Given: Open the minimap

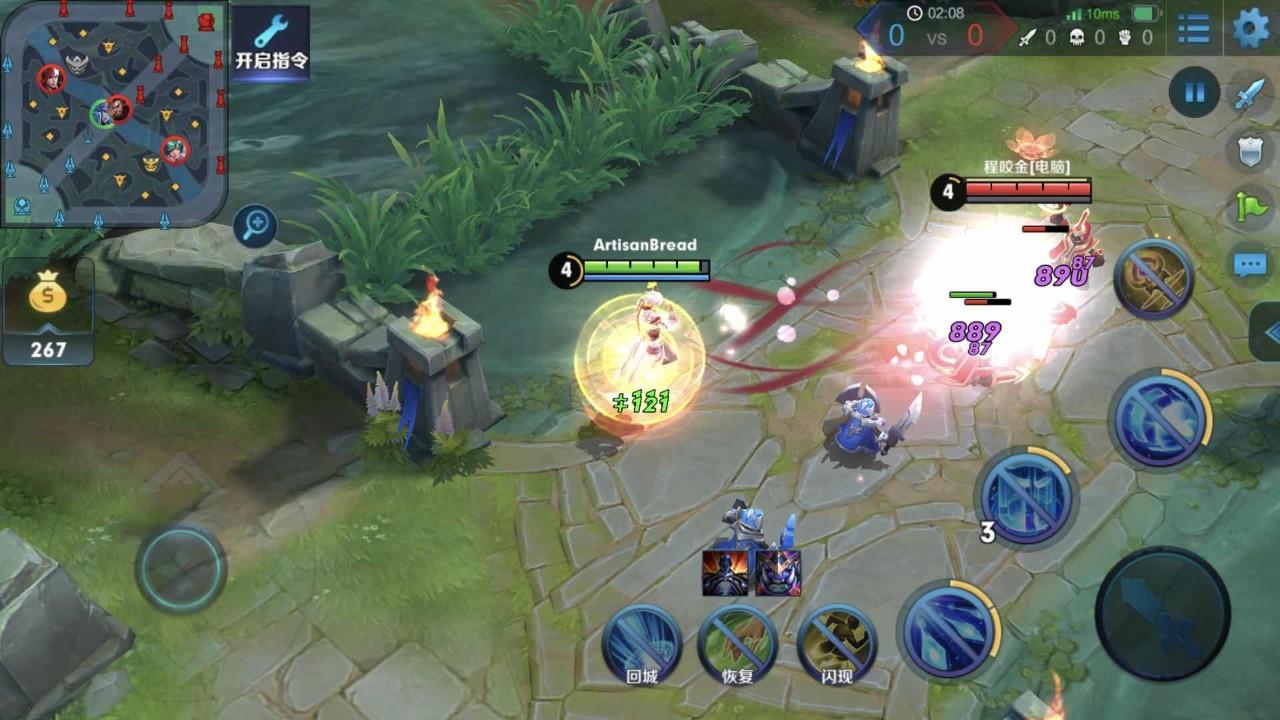Looking at the screenshot, I should tap(114, 113).
